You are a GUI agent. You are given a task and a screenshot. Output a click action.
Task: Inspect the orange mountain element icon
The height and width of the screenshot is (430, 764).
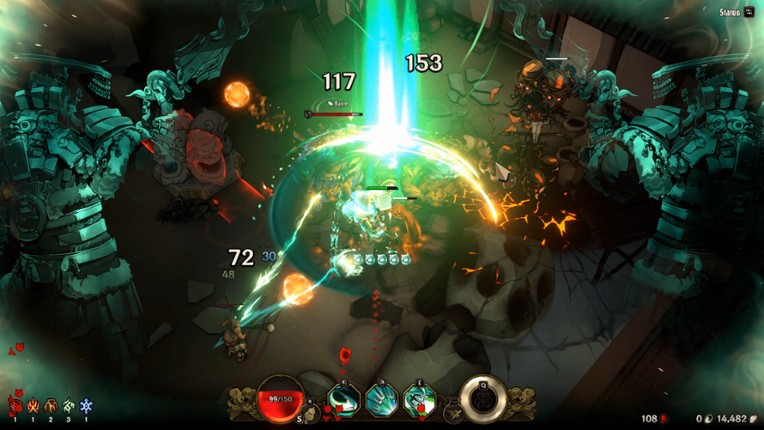(x=51, y=406)
